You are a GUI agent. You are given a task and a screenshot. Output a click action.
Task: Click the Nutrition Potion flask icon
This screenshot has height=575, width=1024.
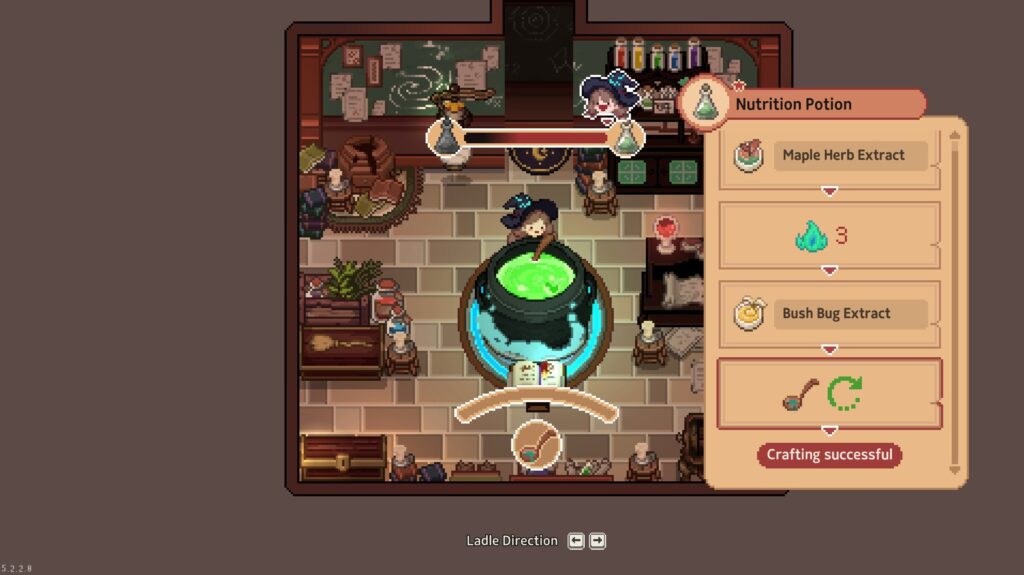click(706, 103)
